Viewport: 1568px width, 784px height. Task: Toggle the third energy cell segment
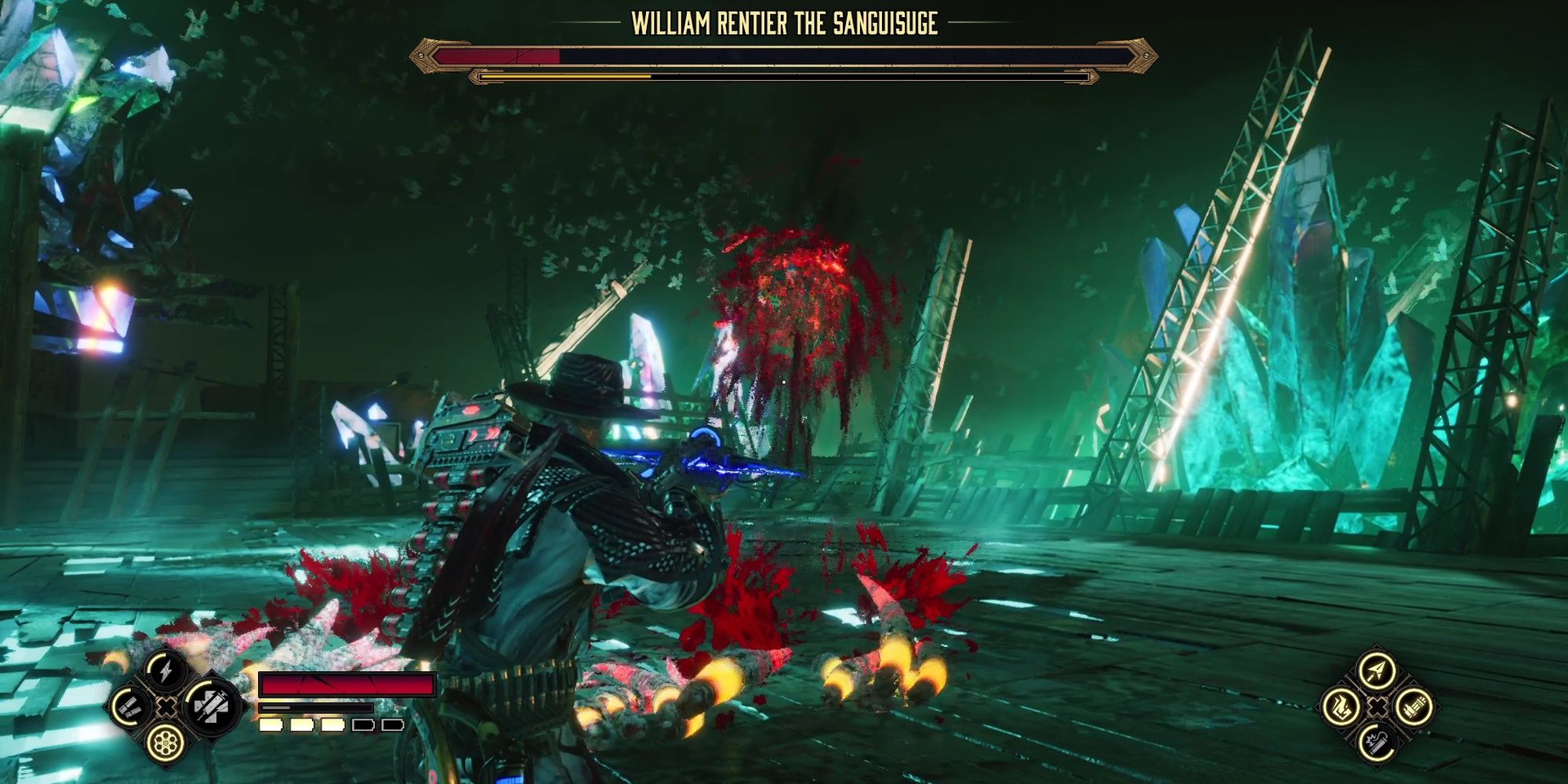pos(332,726)
